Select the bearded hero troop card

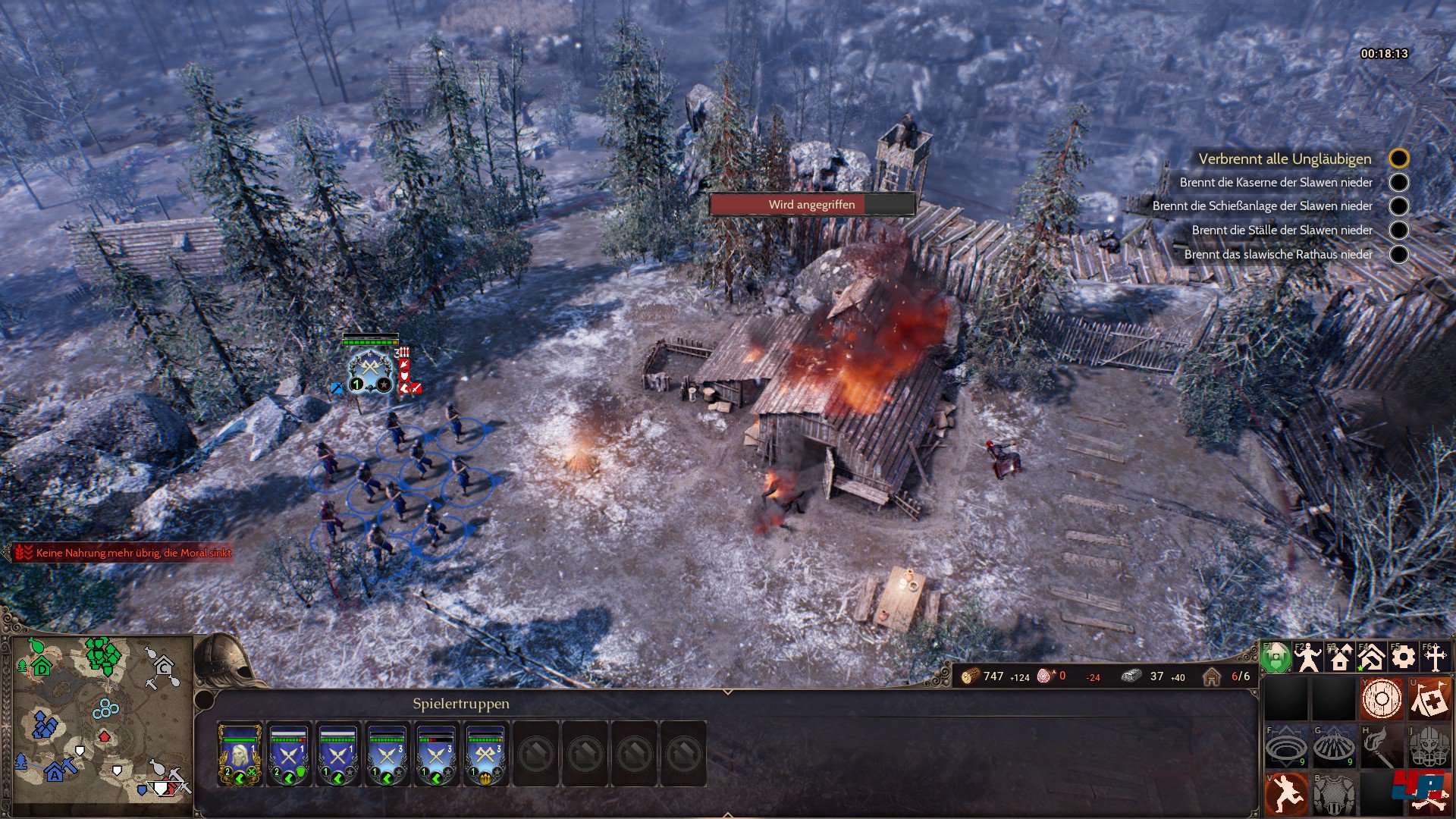(x=240, y=754)
